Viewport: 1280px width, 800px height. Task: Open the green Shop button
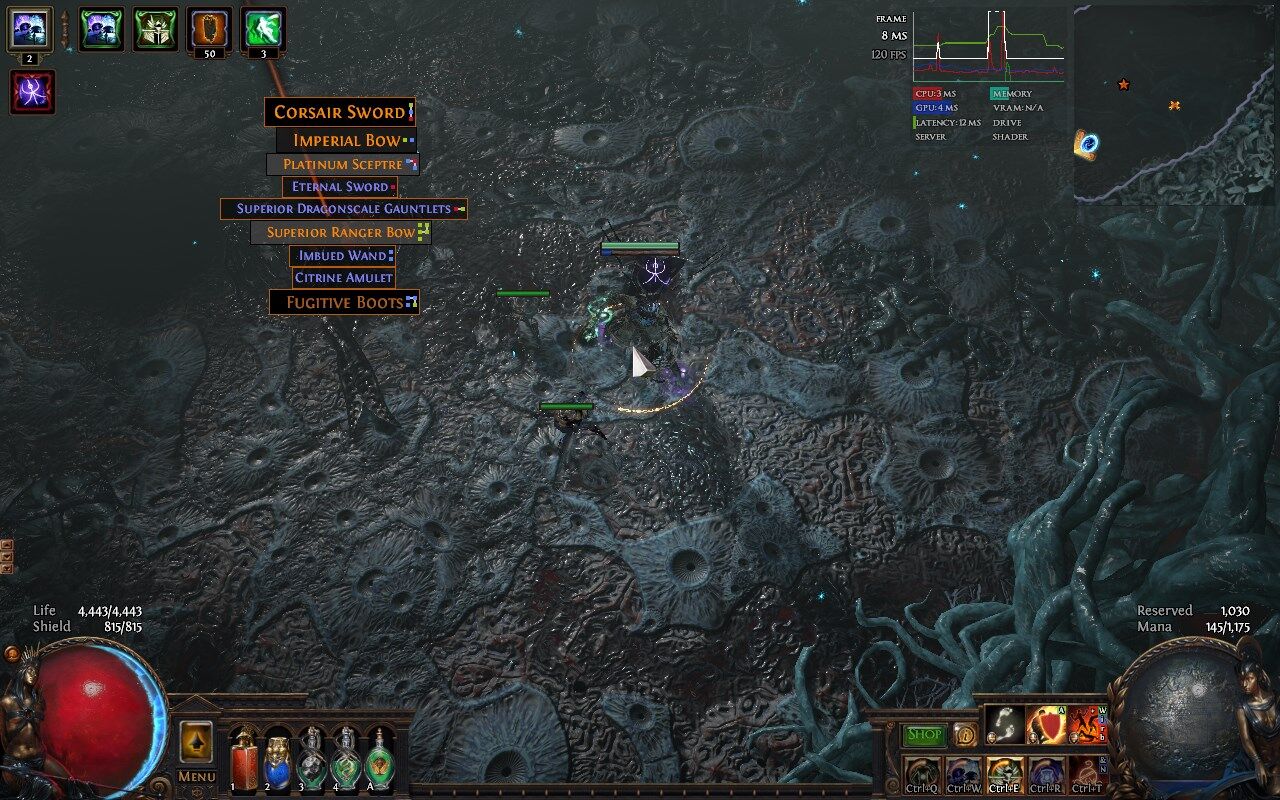925,735
